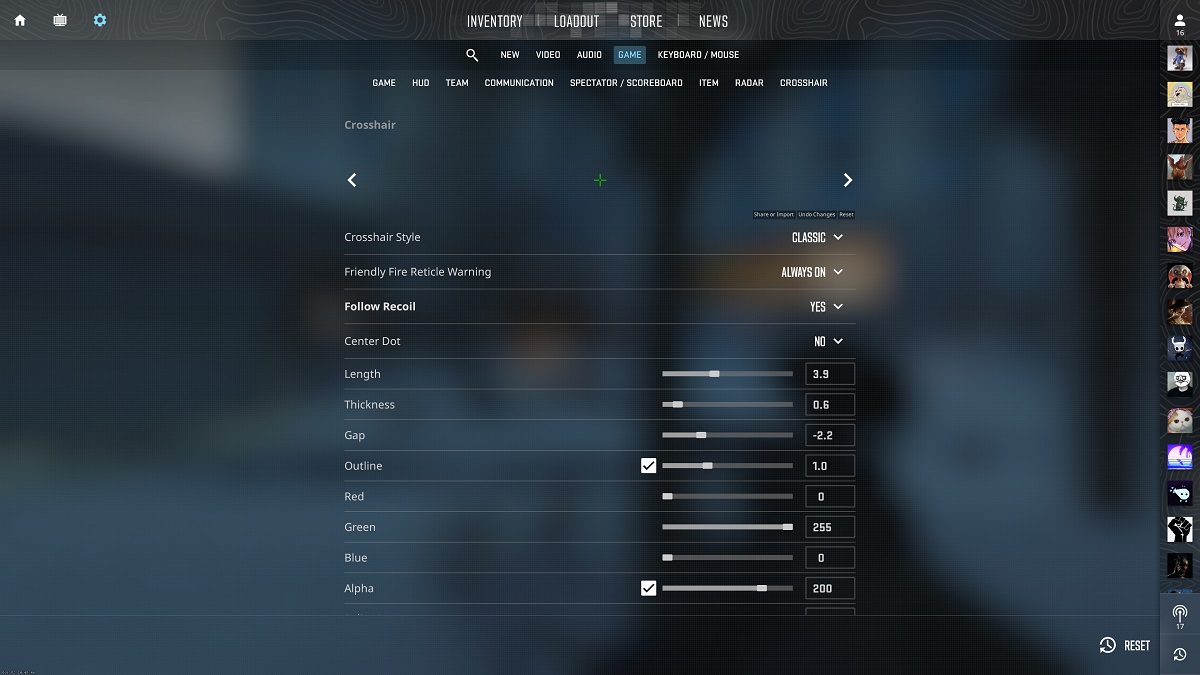
Task: Toggle the Outline checkbox
Action: [649, 466]
